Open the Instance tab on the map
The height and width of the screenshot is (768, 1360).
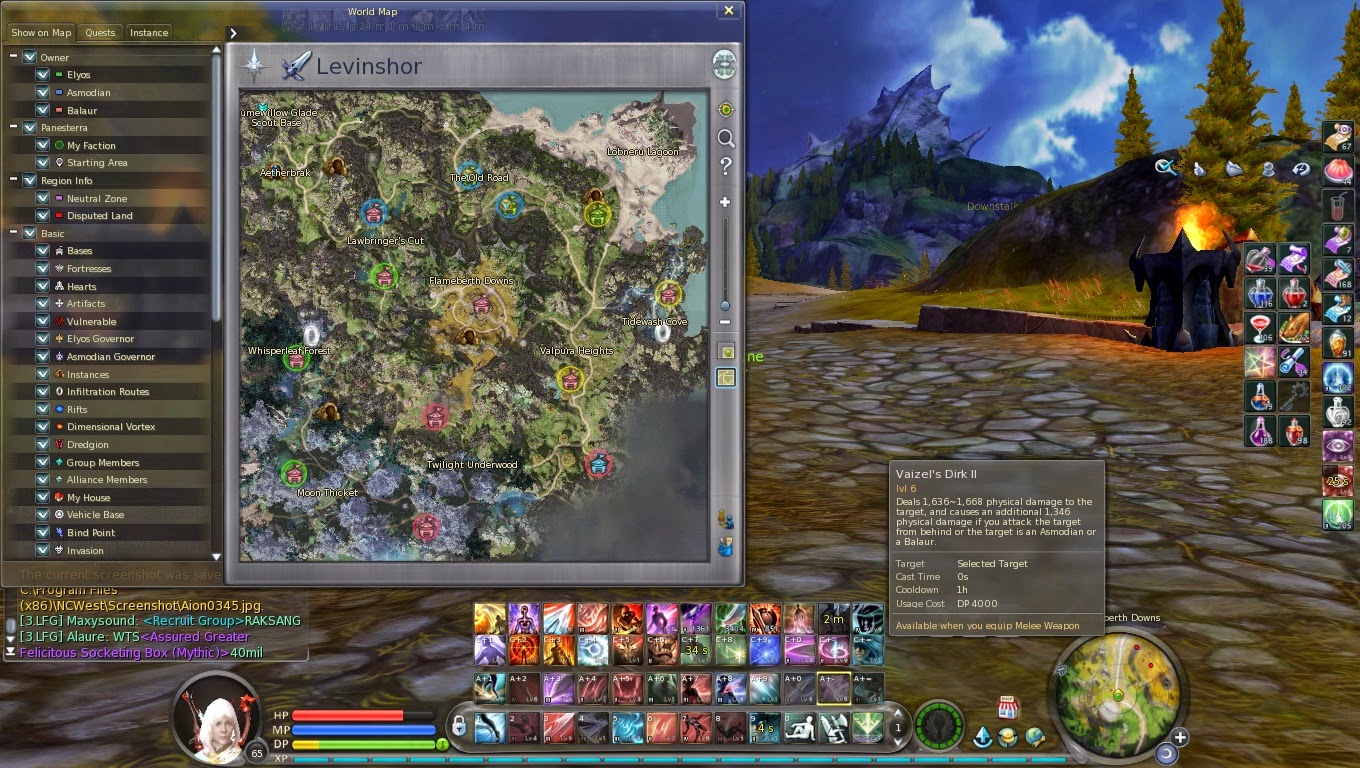[x=148, y=32]
